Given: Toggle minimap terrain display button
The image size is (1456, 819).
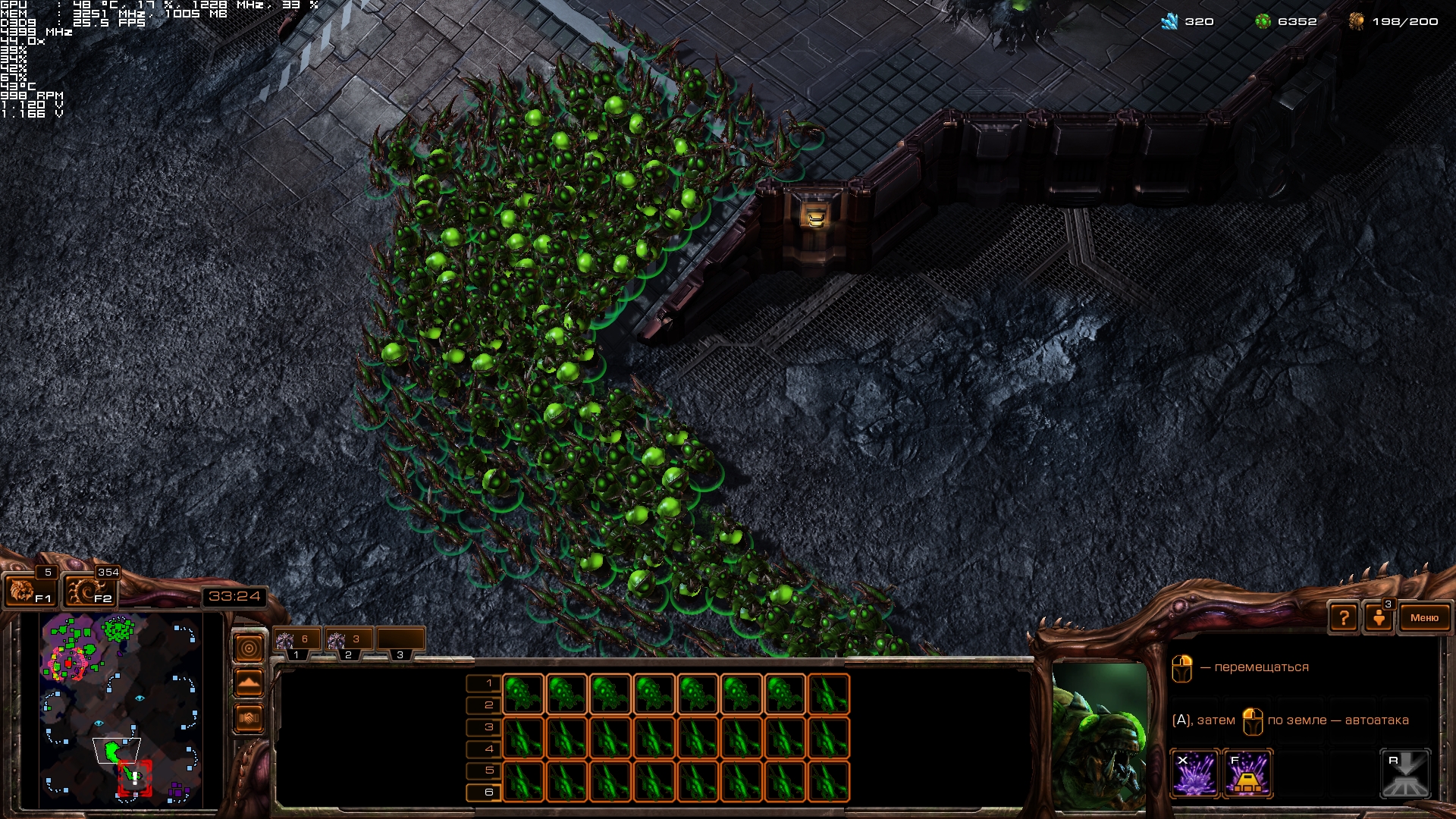Looking at the screenshot, I should coord(249,682).
